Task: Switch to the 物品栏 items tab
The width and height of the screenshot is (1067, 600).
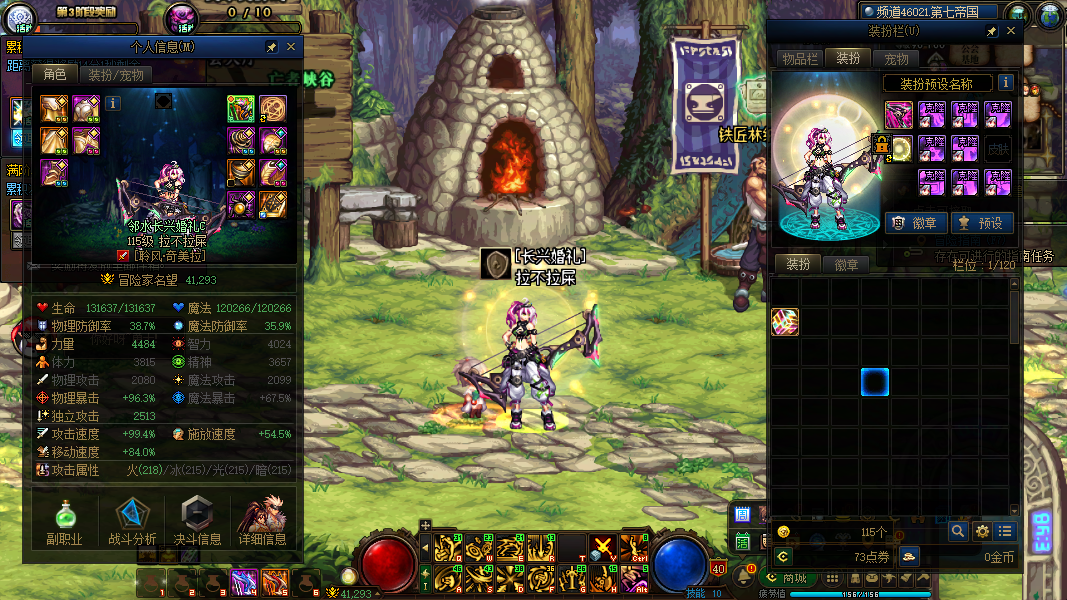Action: (800, 59)
